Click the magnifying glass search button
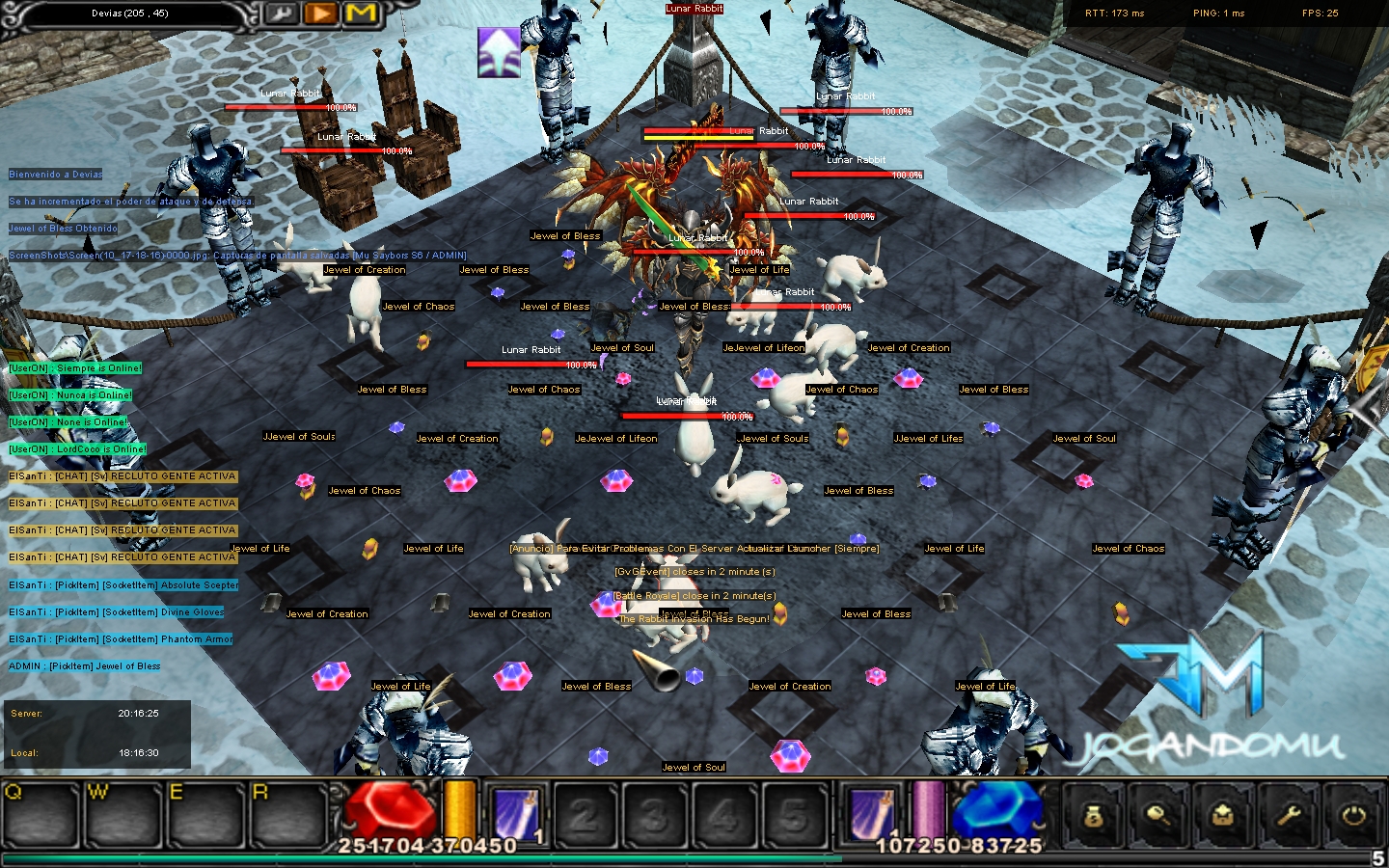This screenshot has width=1389, height=868. pyautogui.click(x=1157, y=816)
